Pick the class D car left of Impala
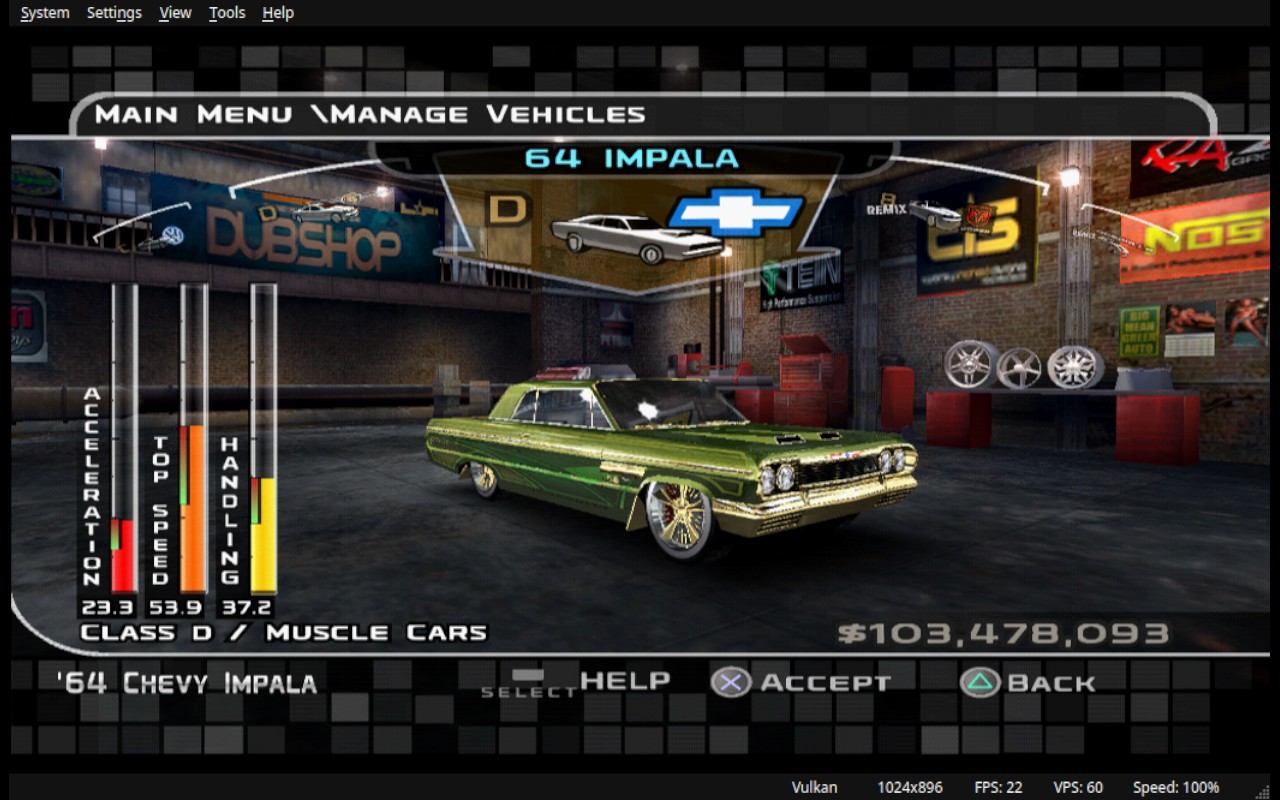 (x=323, y=212)
